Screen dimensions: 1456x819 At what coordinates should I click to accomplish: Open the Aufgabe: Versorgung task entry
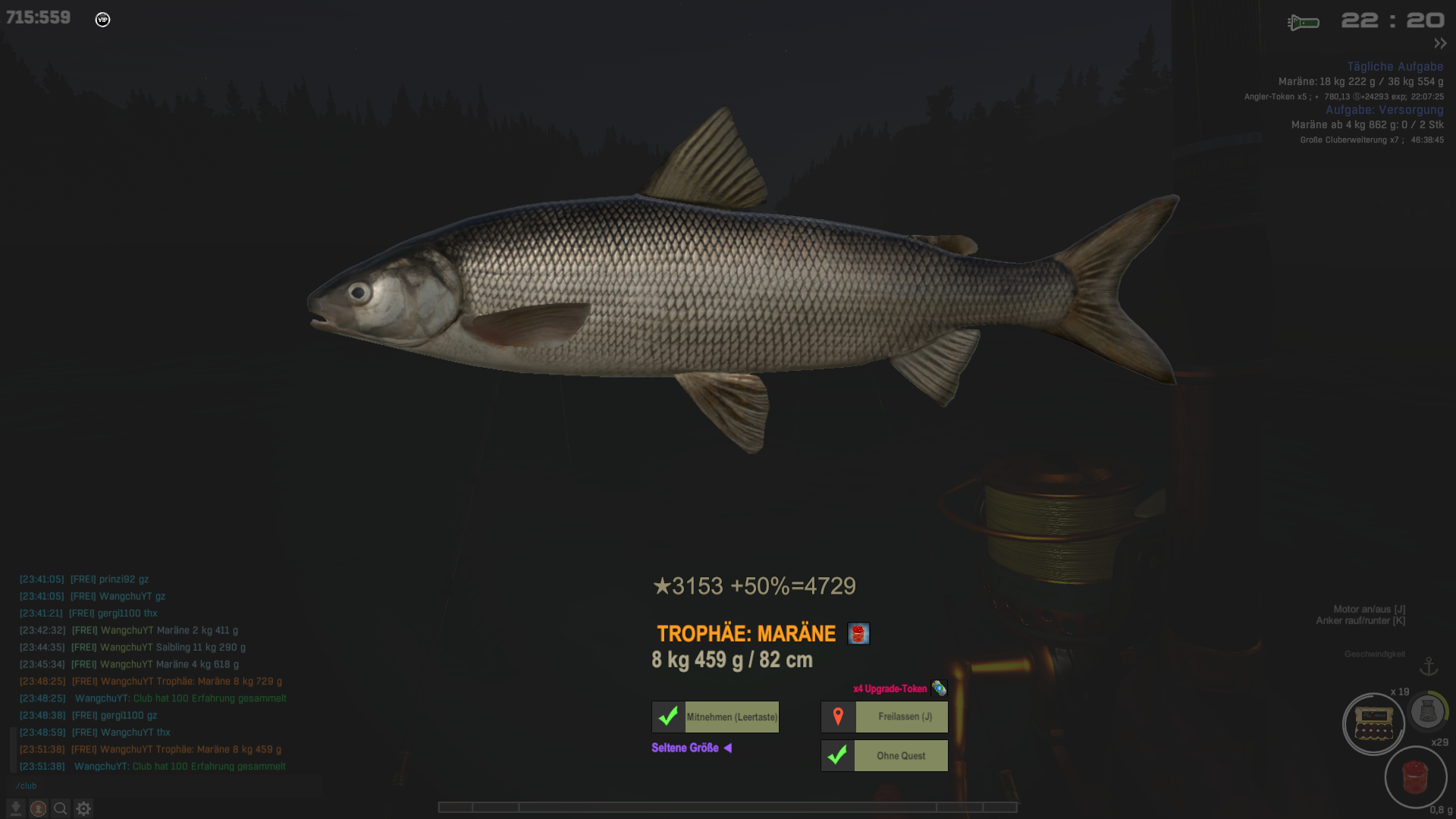pos(1384,110)
